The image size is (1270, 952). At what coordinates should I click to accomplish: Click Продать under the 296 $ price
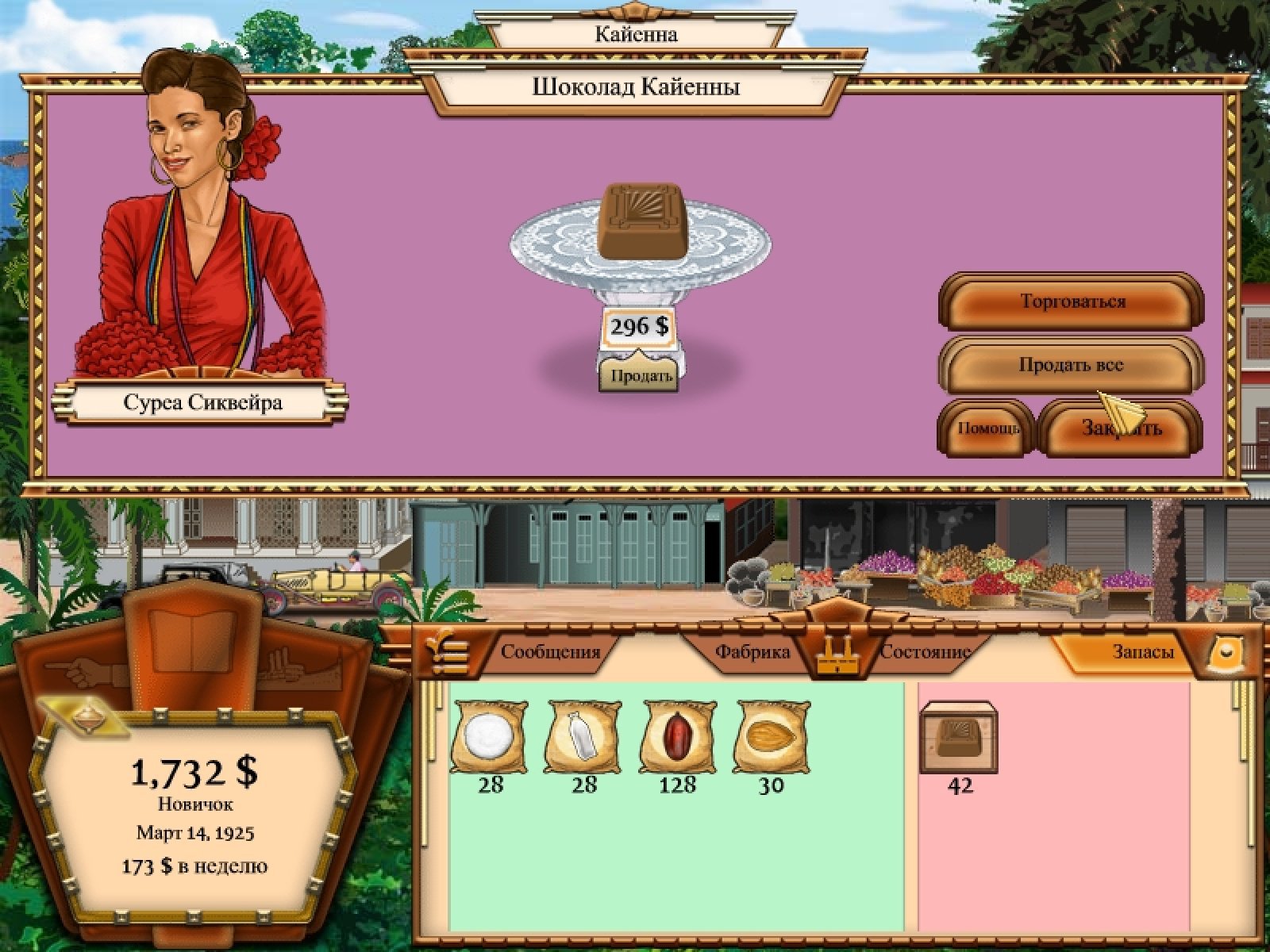point(641,375)
